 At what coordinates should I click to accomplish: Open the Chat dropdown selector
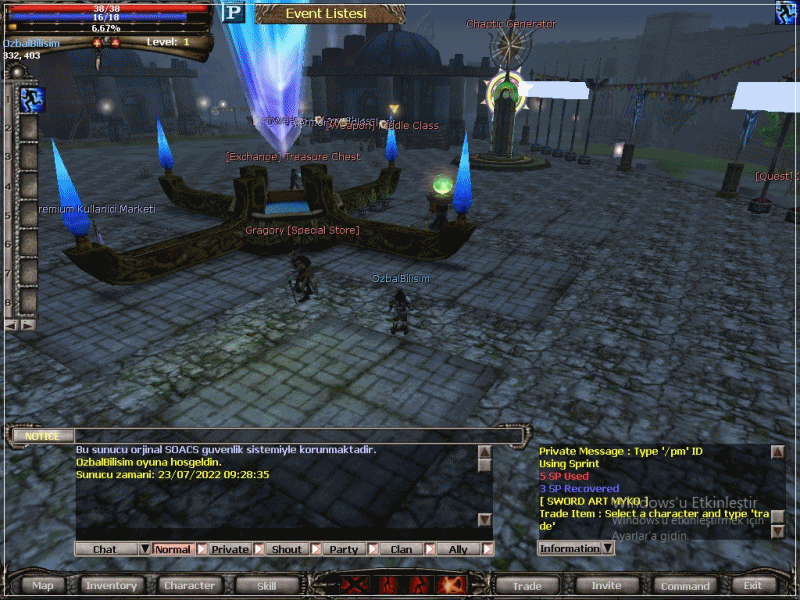coord(145,549)
